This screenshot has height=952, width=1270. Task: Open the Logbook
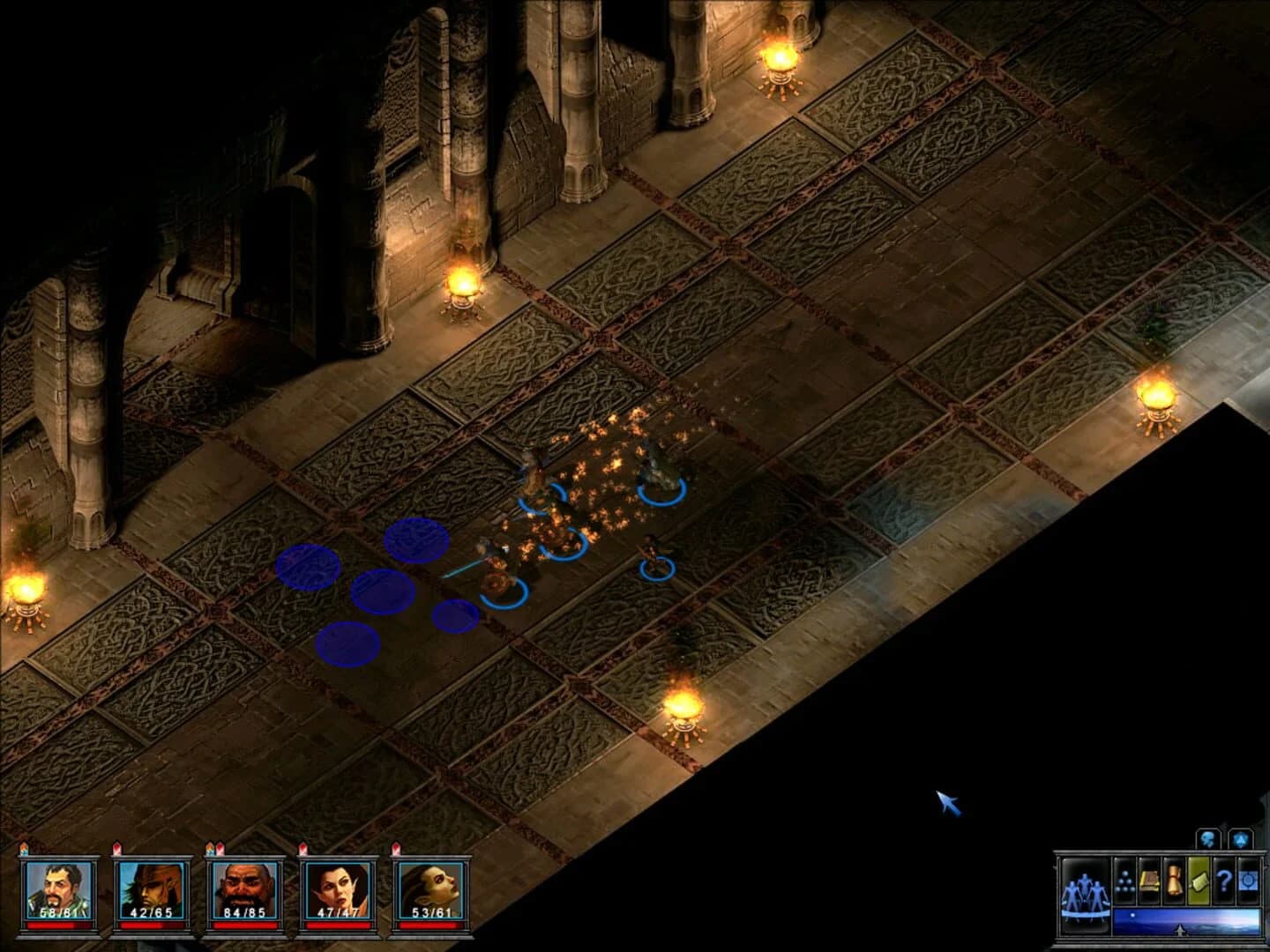tap(1149, 881)
